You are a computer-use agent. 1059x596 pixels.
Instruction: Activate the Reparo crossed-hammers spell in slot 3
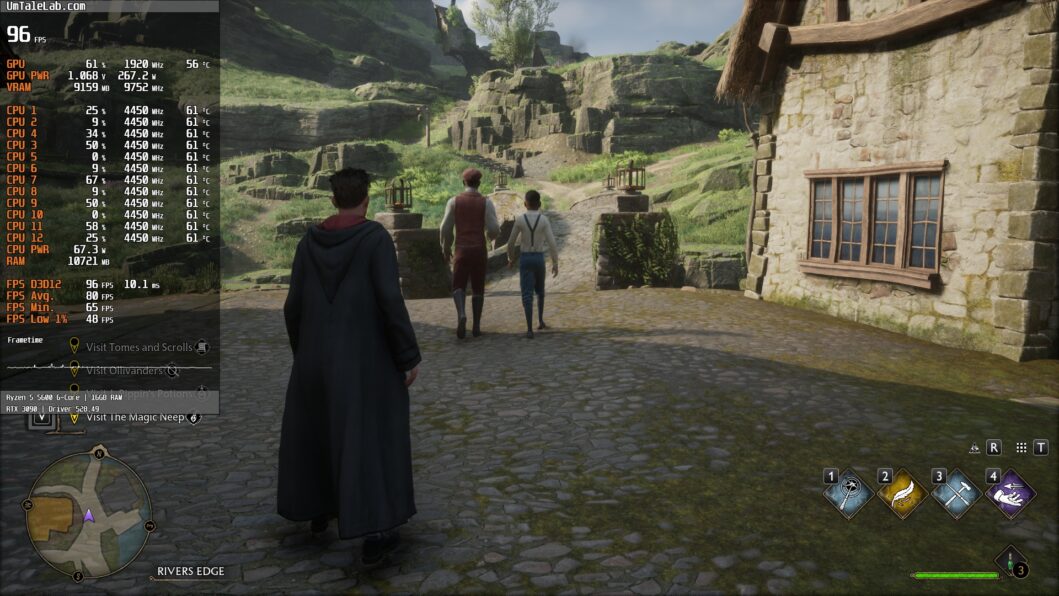[x=956, y=493]
